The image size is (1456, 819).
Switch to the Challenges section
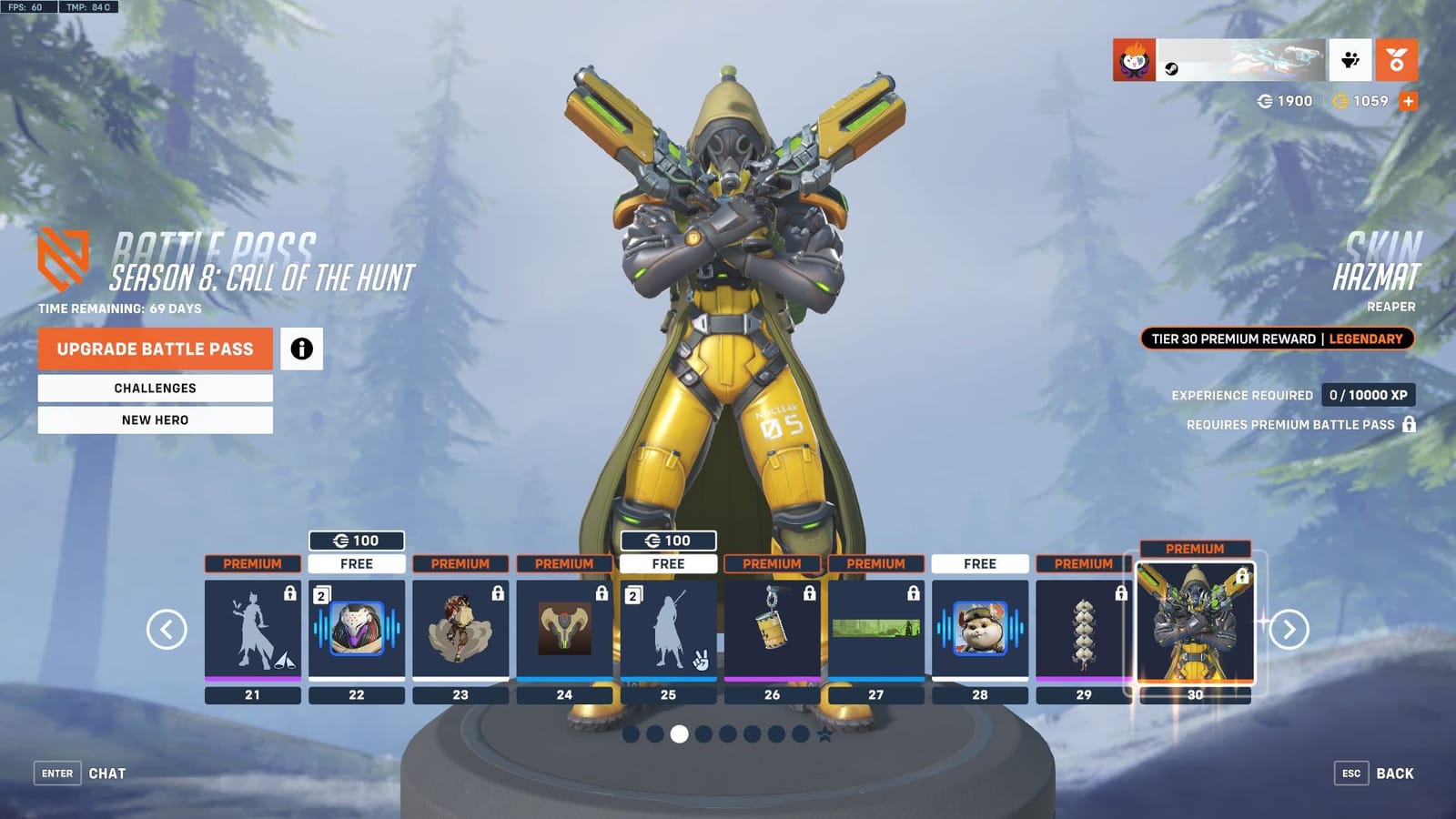click(x=154, y=388)
